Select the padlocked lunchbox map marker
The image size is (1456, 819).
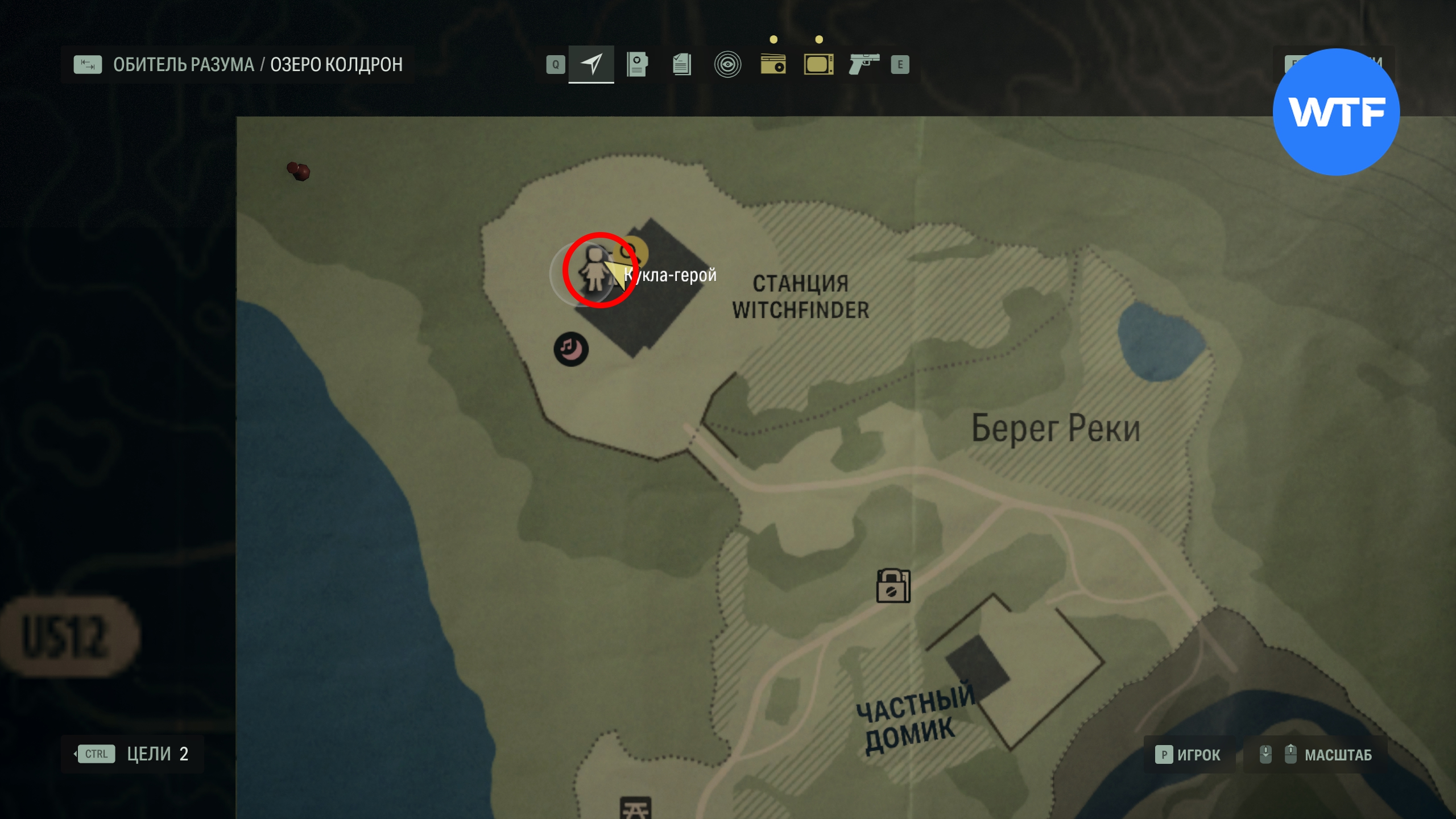[893, 586]
